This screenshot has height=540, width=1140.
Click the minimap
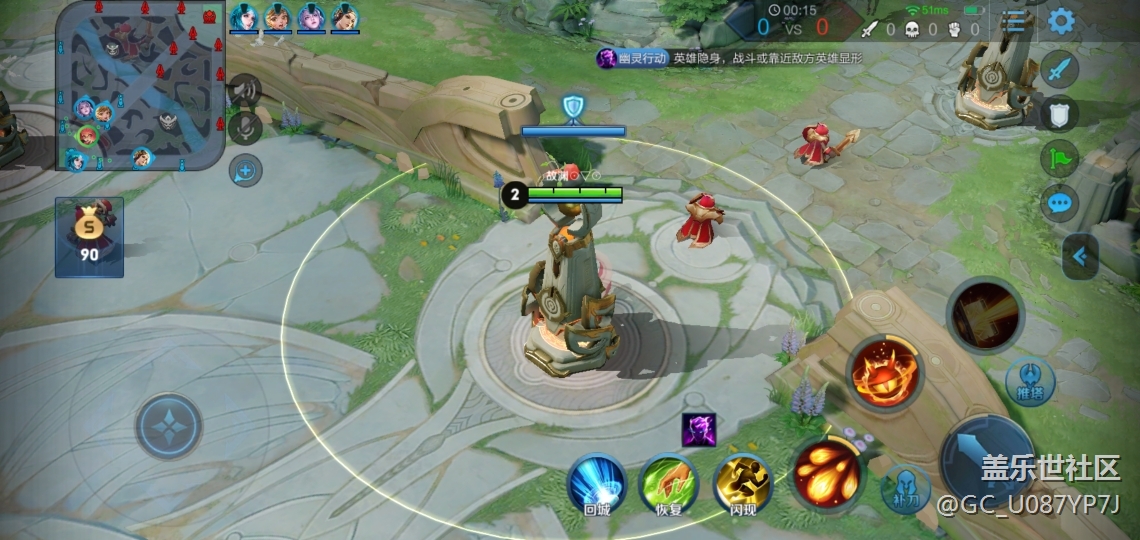tap(140, 86)
